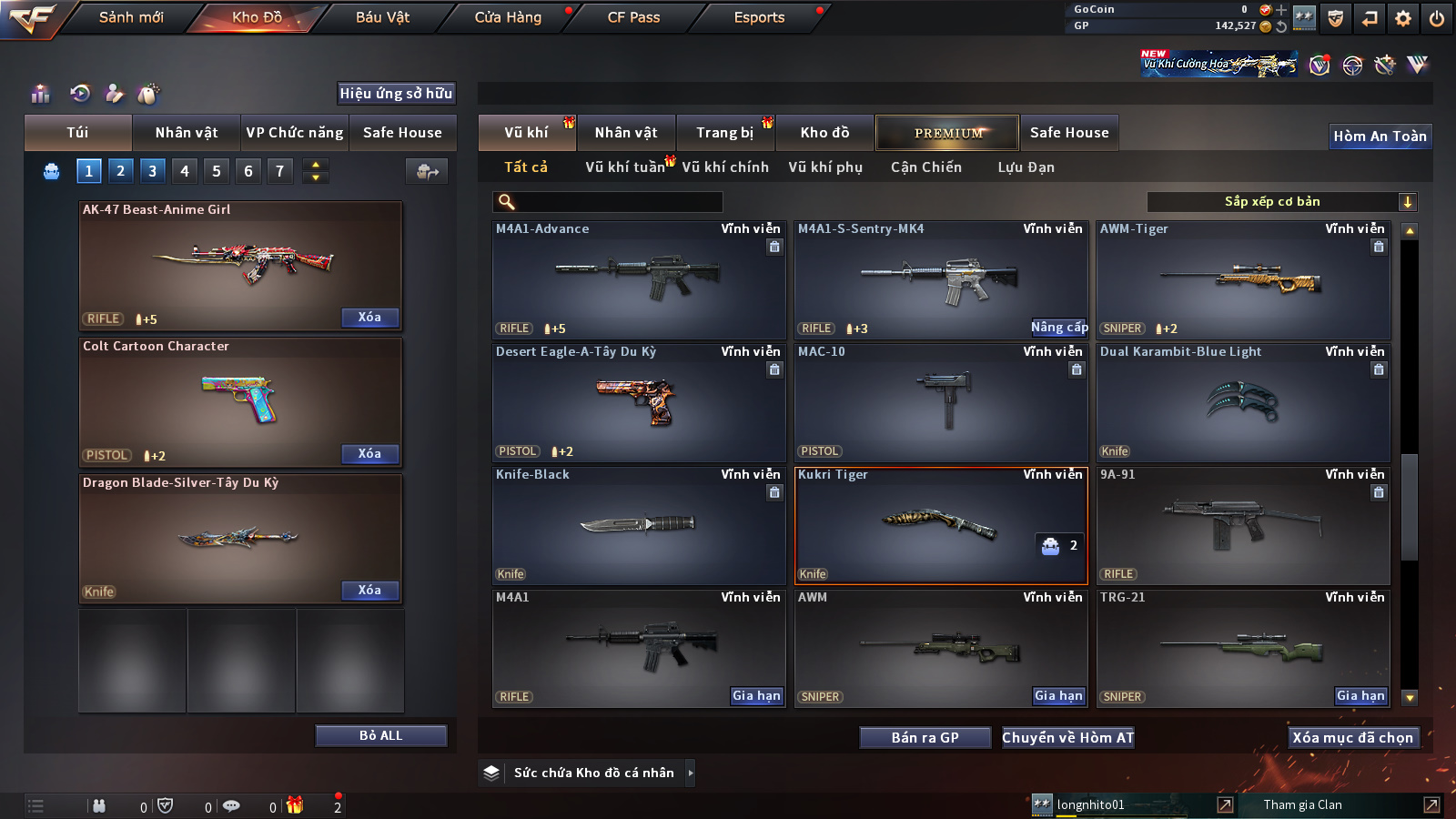
Task: Switch to the Esports menu
Action: [x=759, y=17]
